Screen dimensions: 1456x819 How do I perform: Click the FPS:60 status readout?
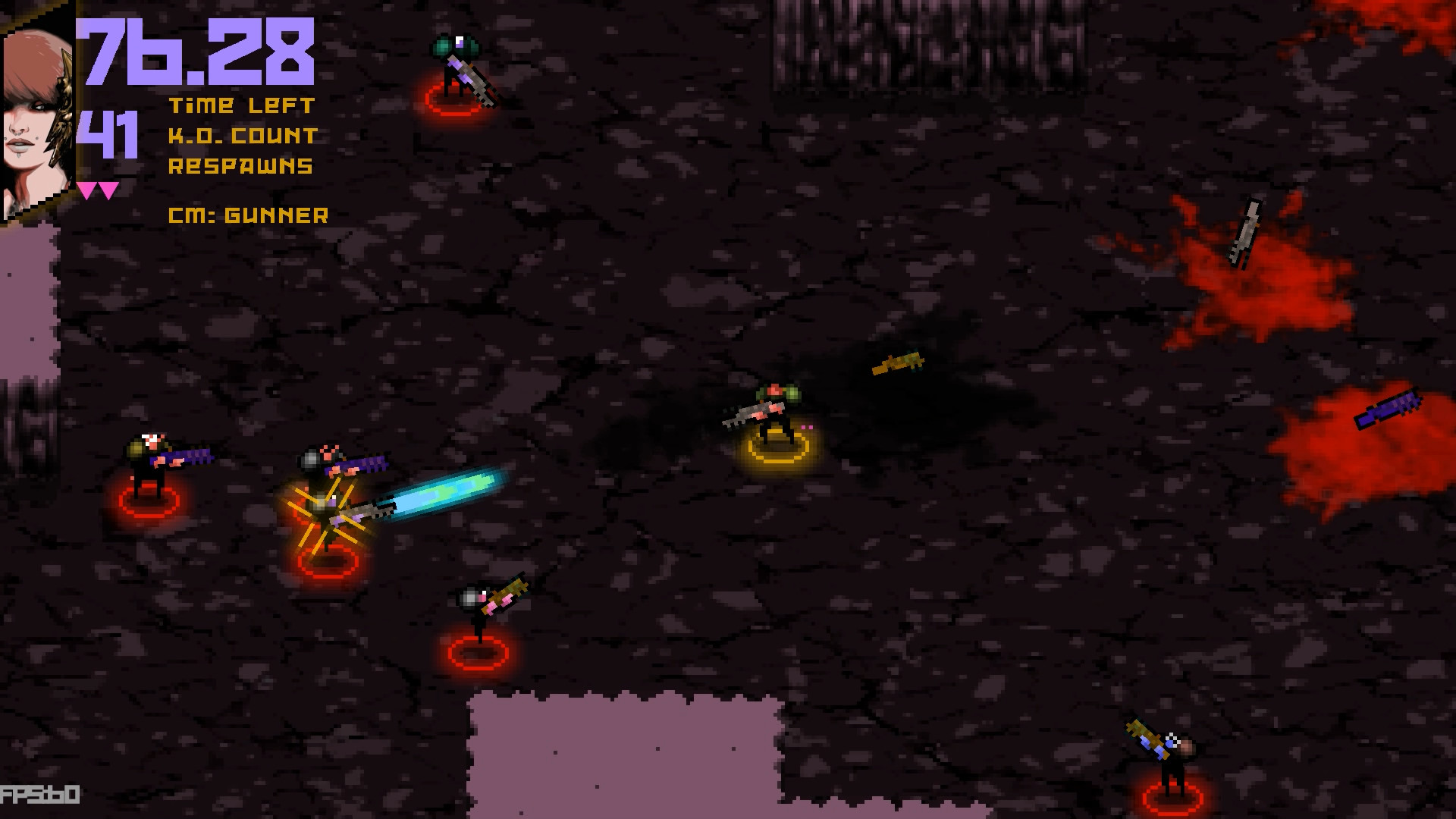pyautogui.click(x=38, y=795)
